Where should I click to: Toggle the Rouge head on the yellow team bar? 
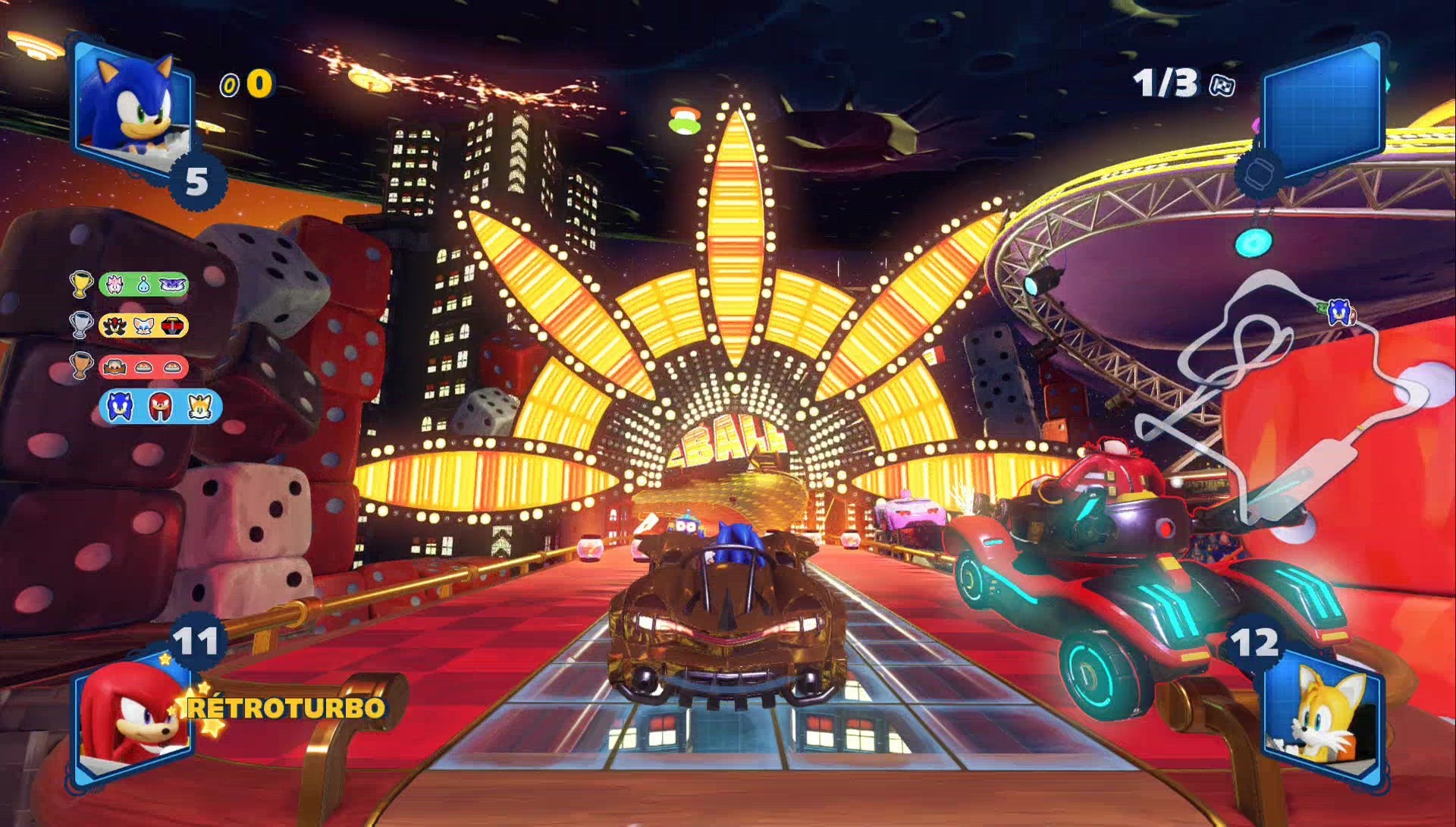[x=143, y=325]
